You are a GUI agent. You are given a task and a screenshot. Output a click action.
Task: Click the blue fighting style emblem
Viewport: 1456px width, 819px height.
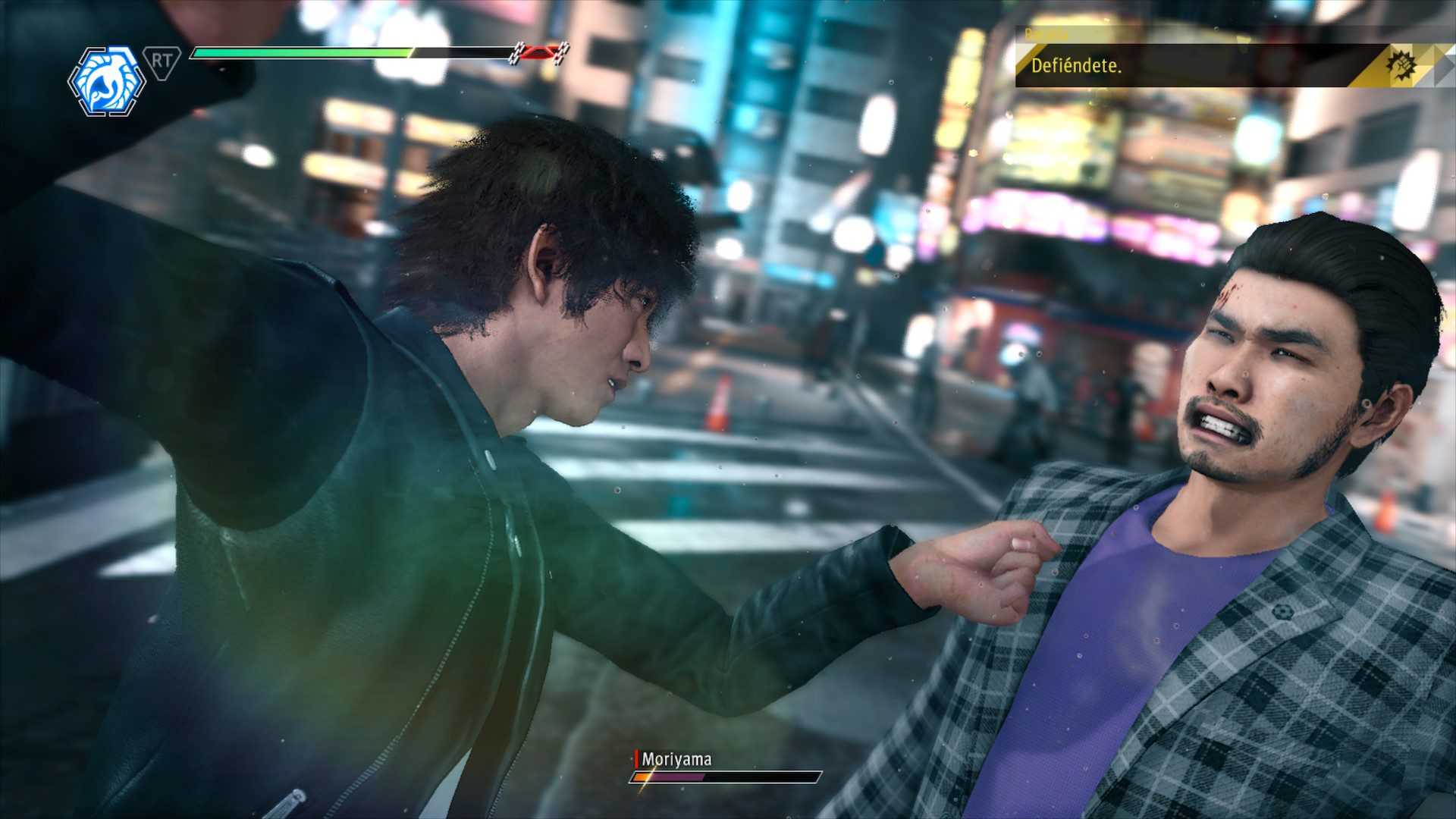pos(106,81)
